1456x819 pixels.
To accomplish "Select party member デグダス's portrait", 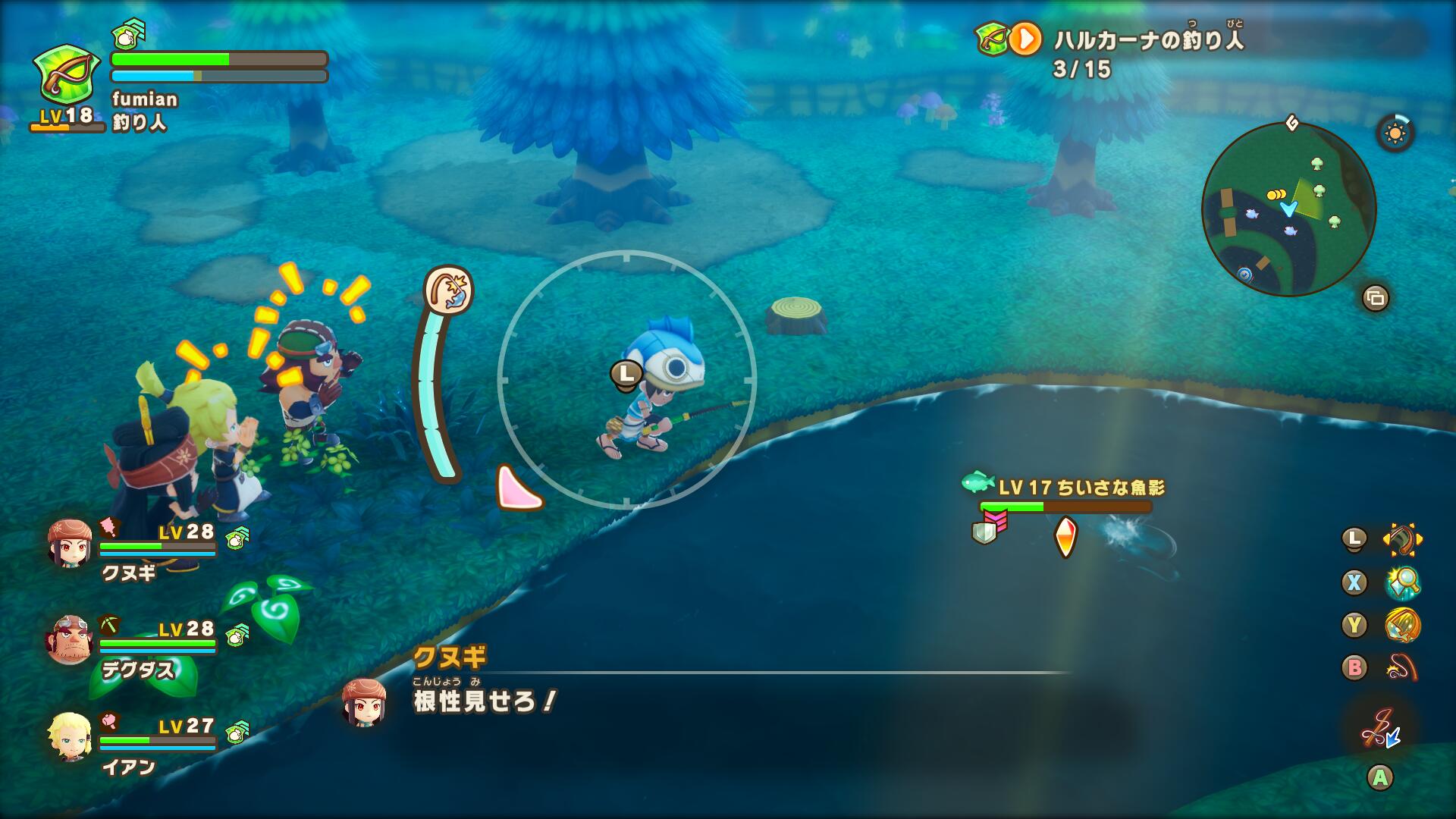I will pyautogui.click(x=69, y=639).
